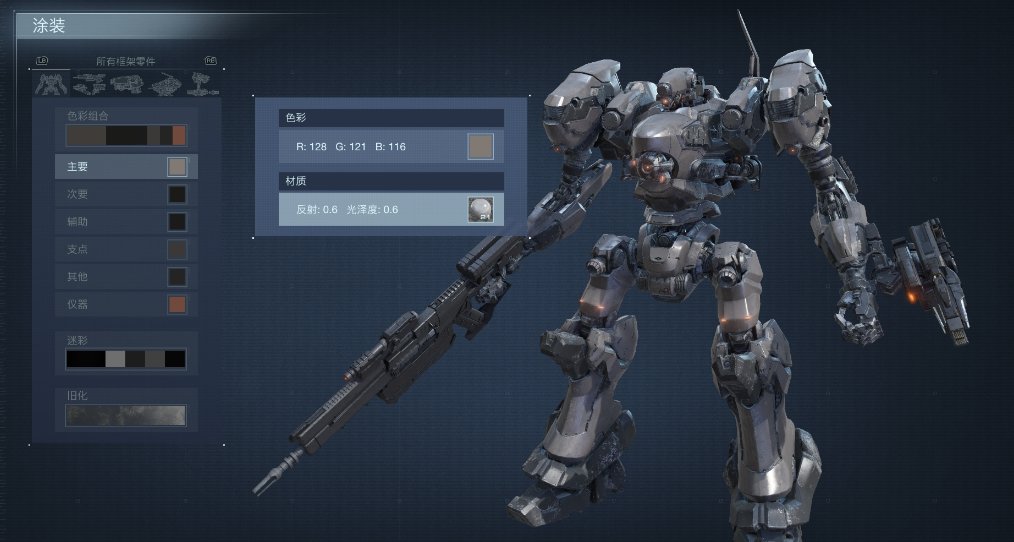The image size is (1014, 542).
Task: Select the 其他 color row
Action: coord(126,276)
